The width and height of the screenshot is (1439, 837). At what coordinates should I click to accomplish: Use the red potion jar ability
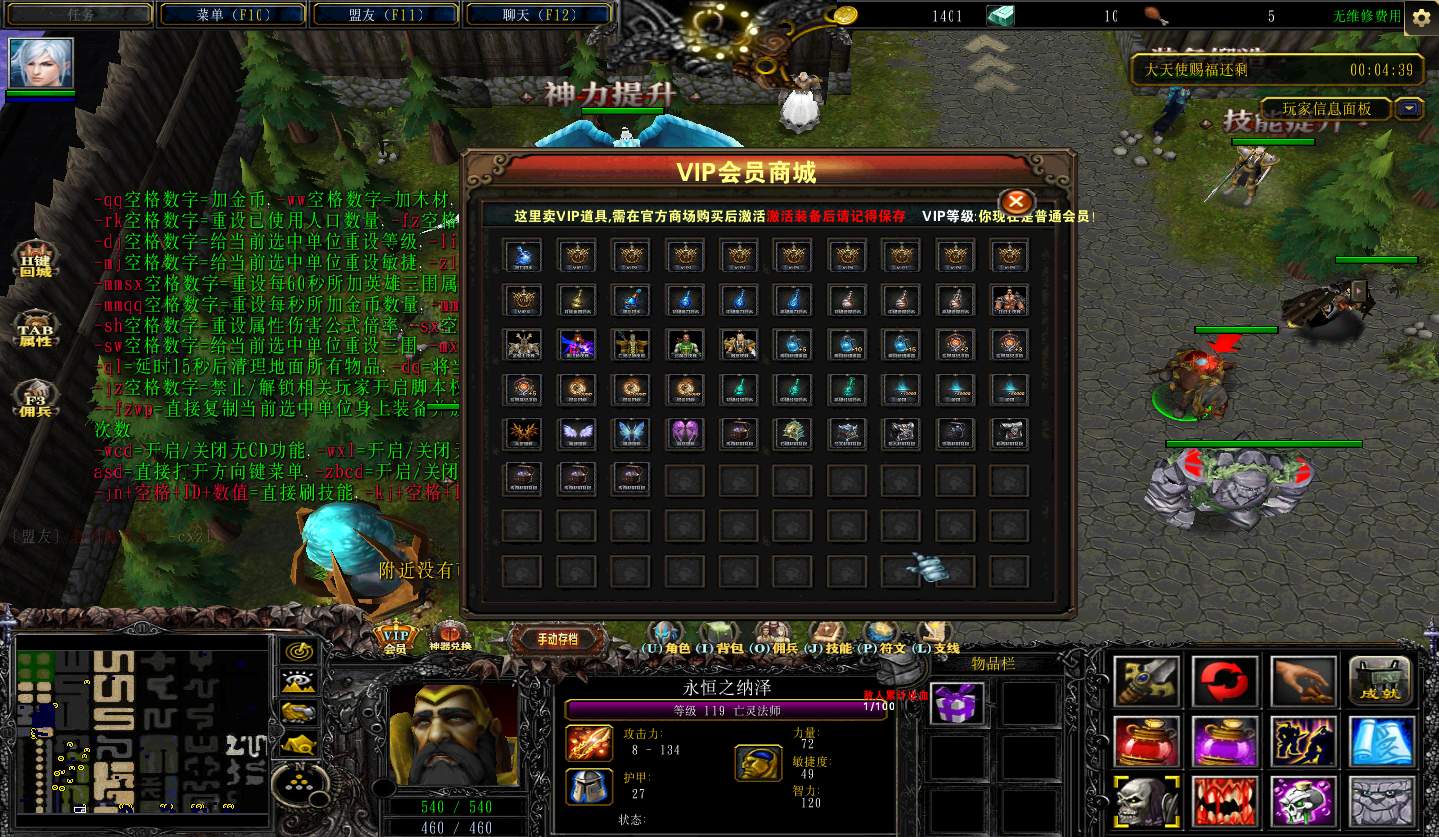(x=1147, y=742)
